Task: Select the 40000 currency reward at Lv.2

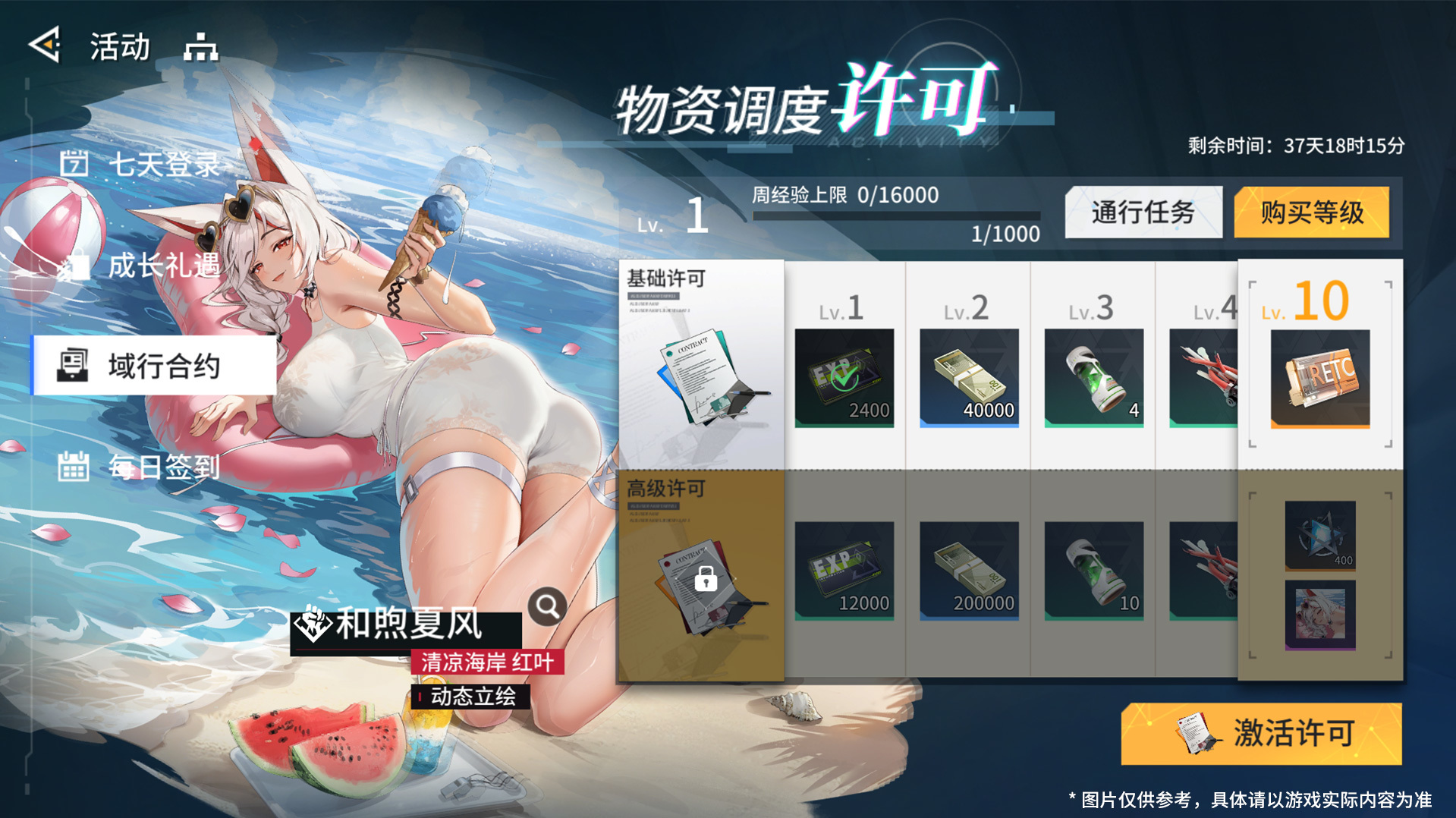Action: coord(968,377)
